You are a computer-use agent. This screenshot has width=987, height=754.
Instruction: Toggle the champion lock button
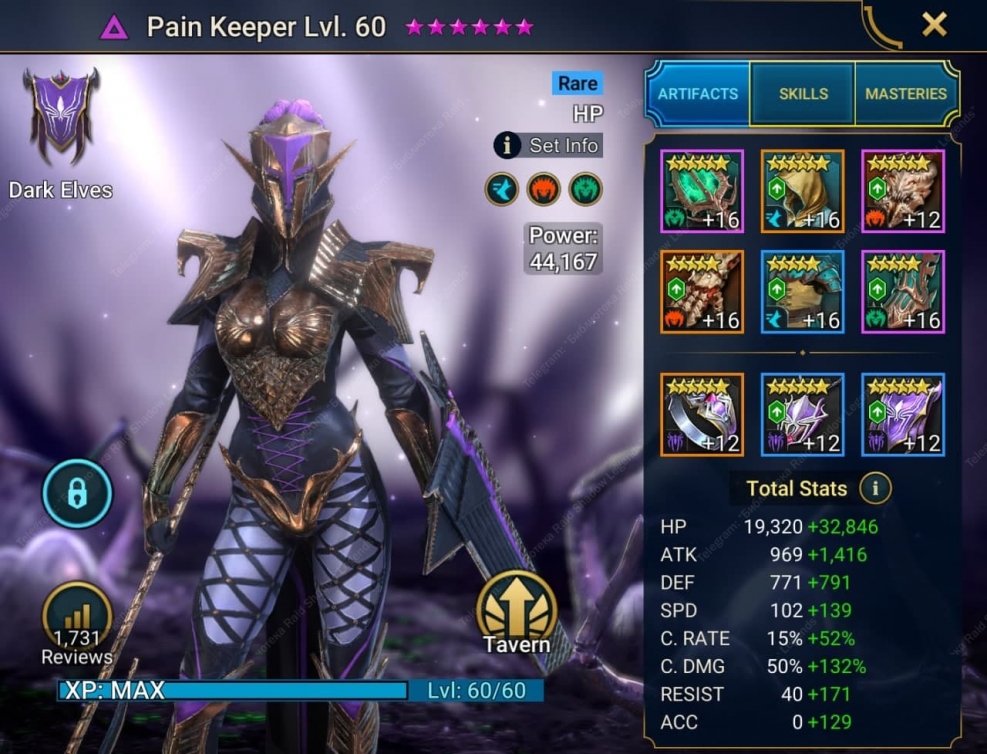tap(77, 494)
